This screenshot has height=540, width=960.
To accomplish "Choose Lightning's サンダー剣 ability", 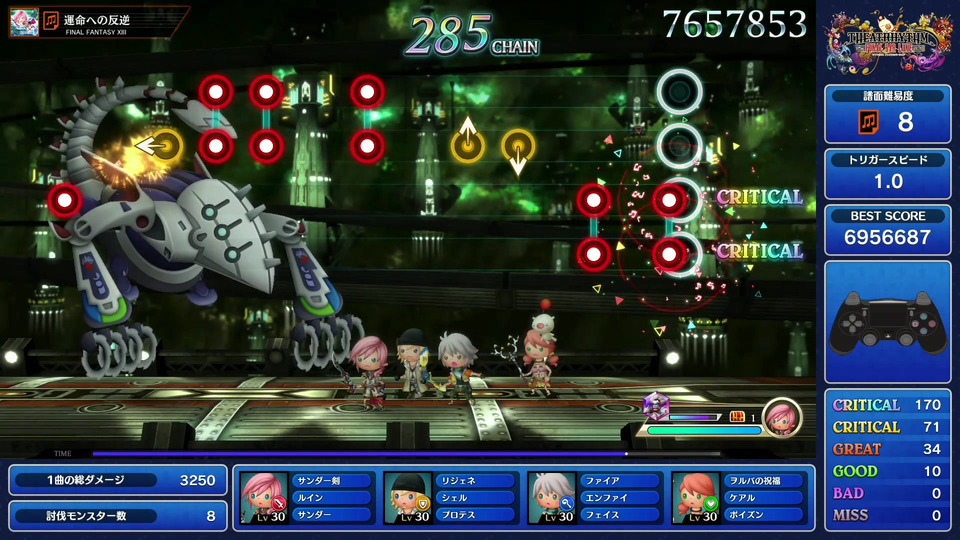I will (332, 481).
